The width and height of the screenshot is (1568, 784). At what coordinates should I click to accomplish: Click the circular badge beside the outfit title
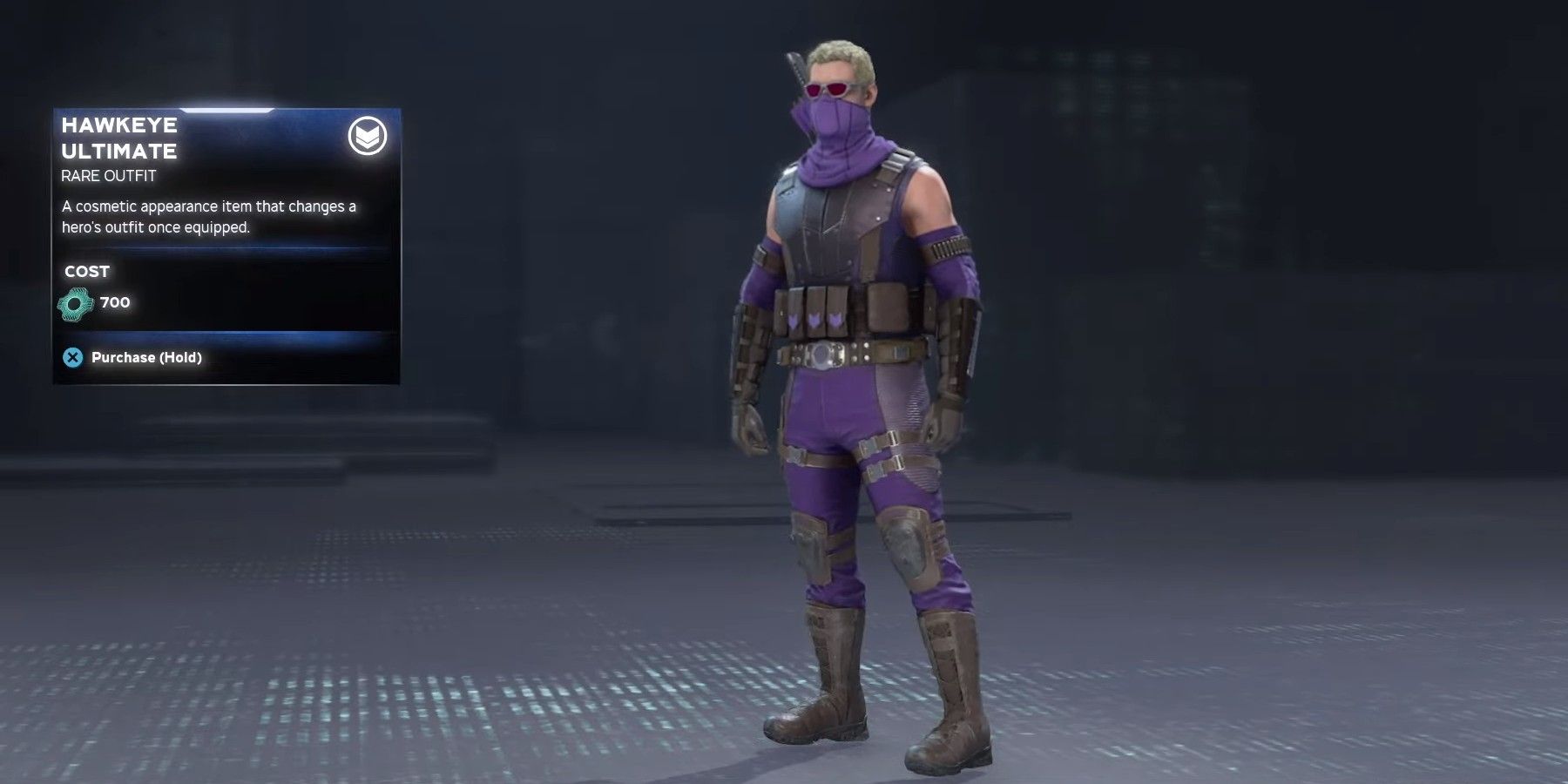pos(369,137)
